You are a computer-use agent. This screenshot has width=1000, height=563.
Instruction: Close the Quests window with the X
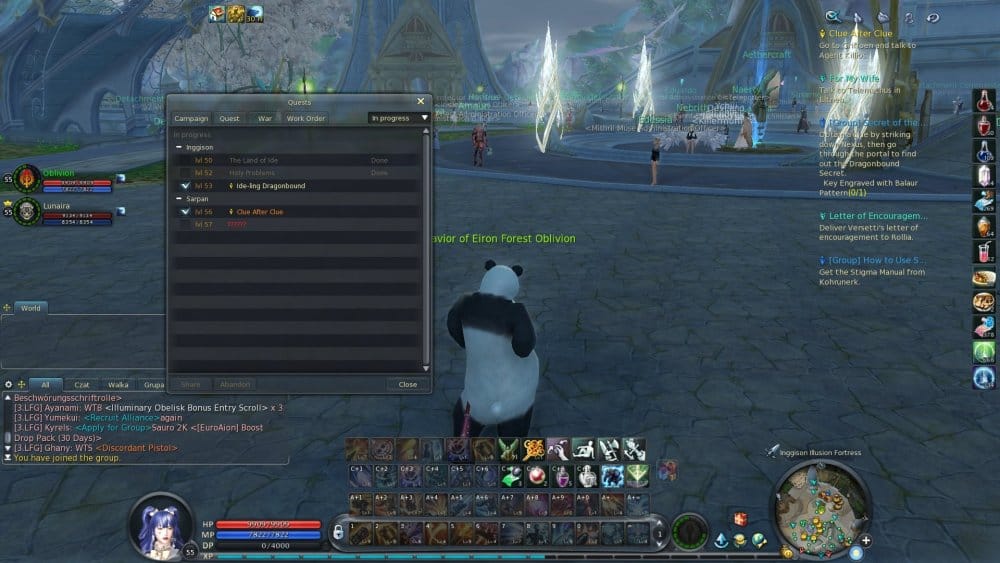(420, 101)
